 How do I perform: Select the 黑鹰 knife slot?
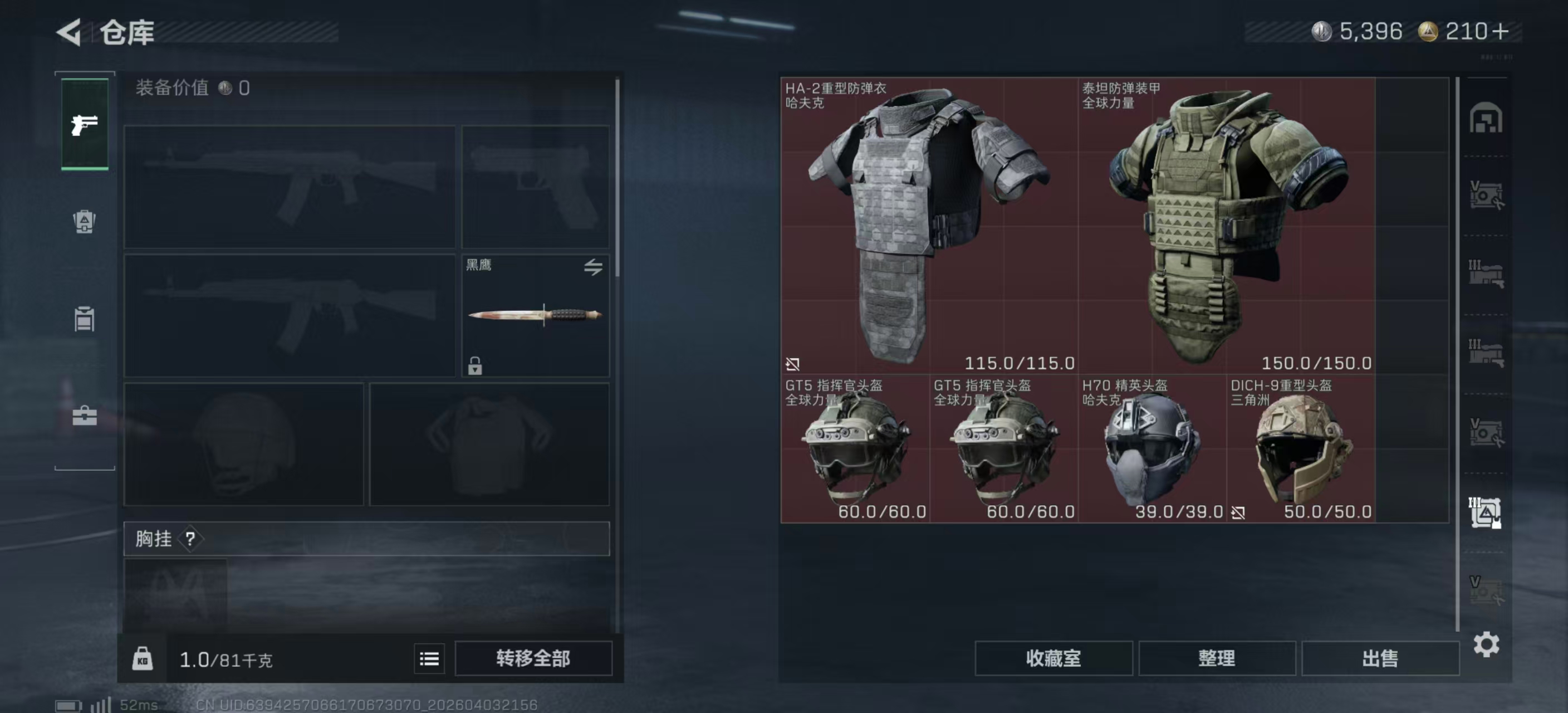pyautogui.click(x=535, y=315)
